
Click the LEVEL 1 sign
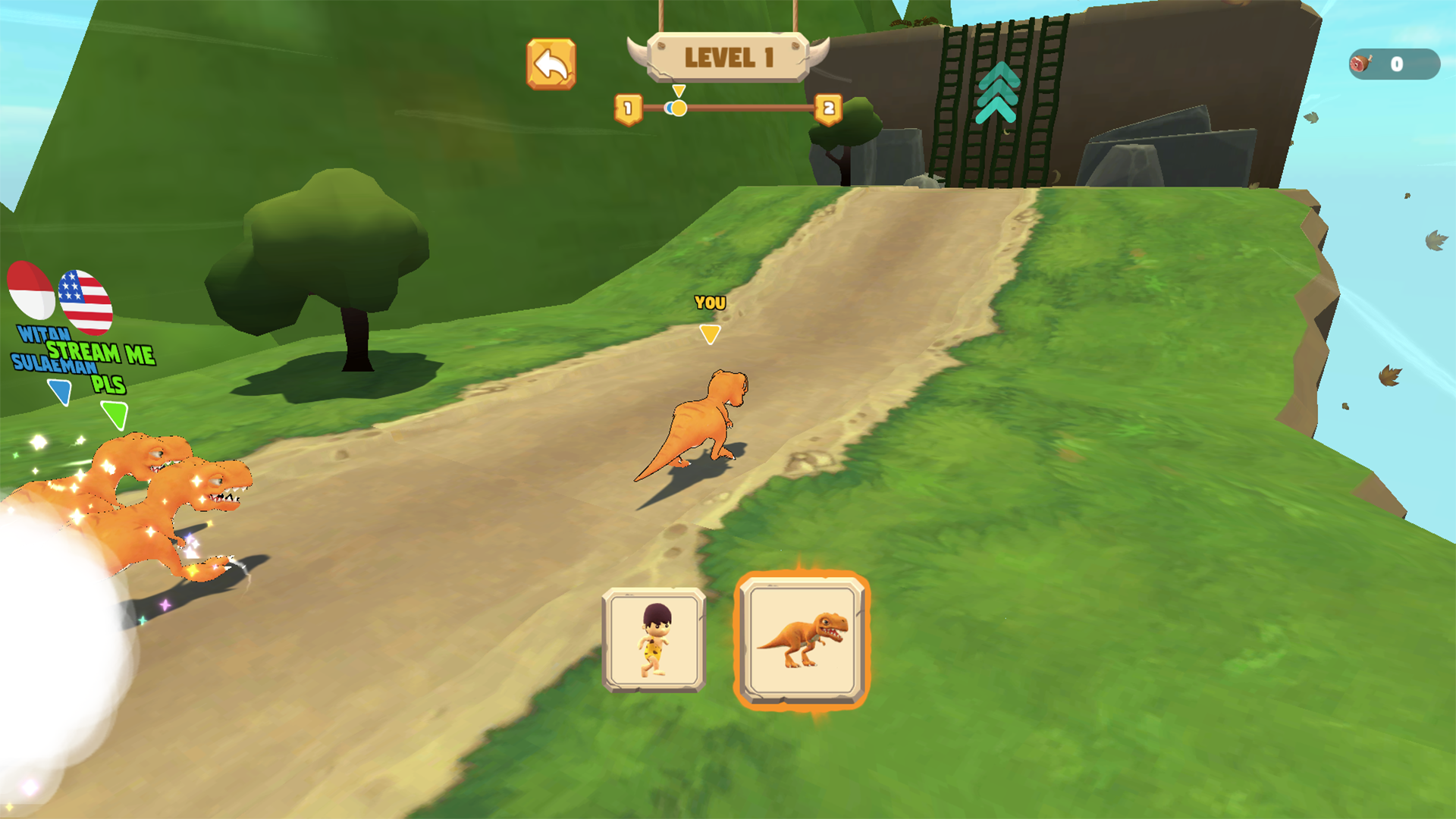point(726,55)
